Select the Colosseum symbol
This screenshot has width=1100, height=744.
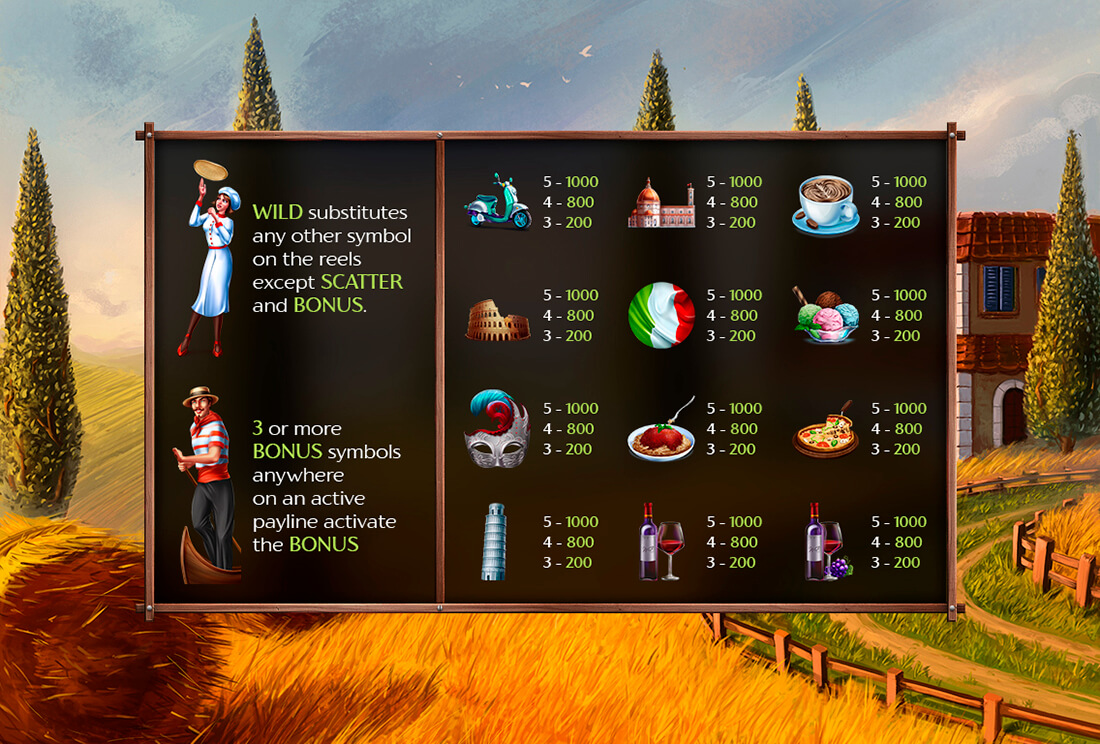coord(498,321)
